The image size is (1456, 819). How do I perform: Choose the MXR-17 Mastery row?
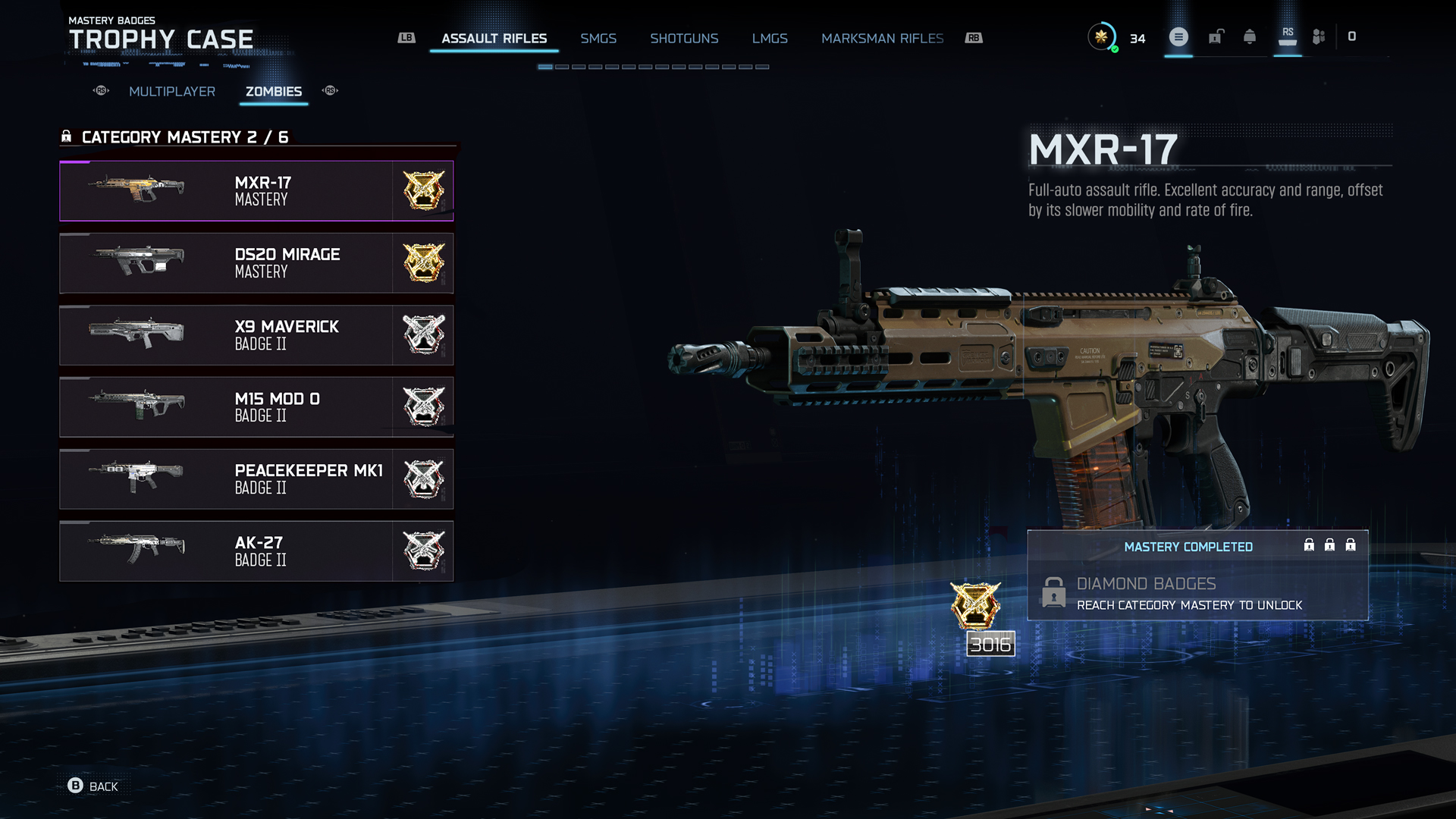(x=256, y=191)
